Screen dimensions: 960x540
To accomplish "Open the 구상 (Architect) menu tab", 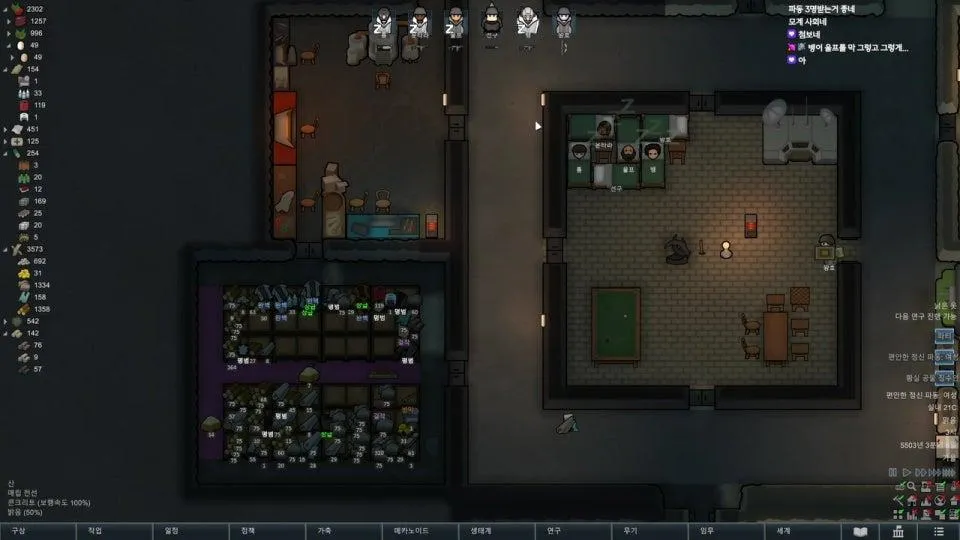I will (x=18, y=531).
